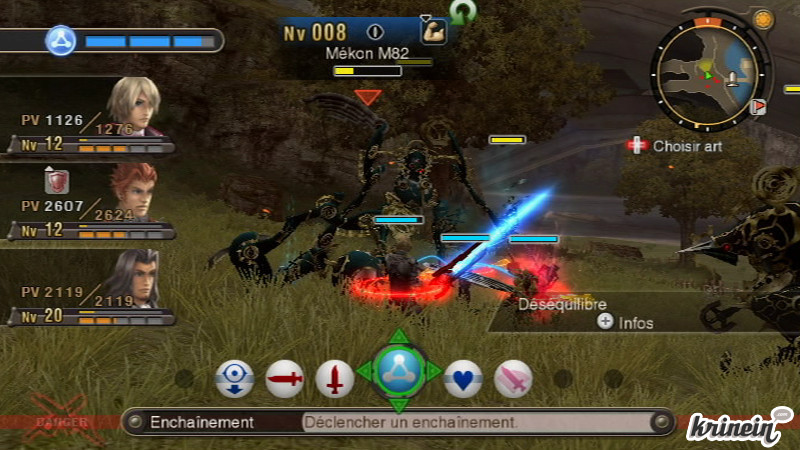
Task: Use the upright red sword art
Action: point(335,379)
